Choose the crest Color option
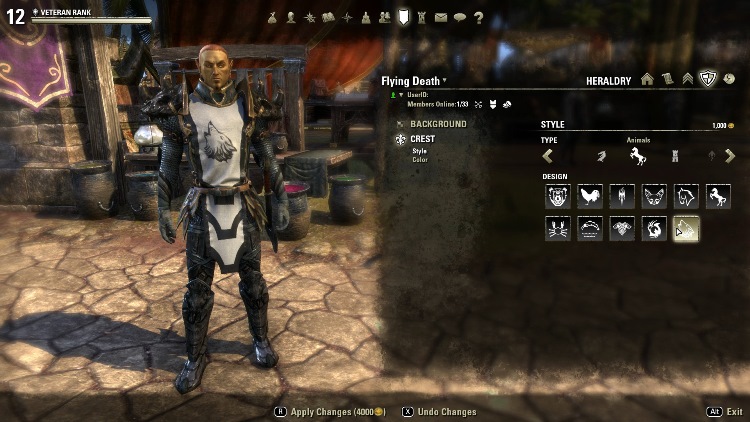 click(x=420, y=159)
